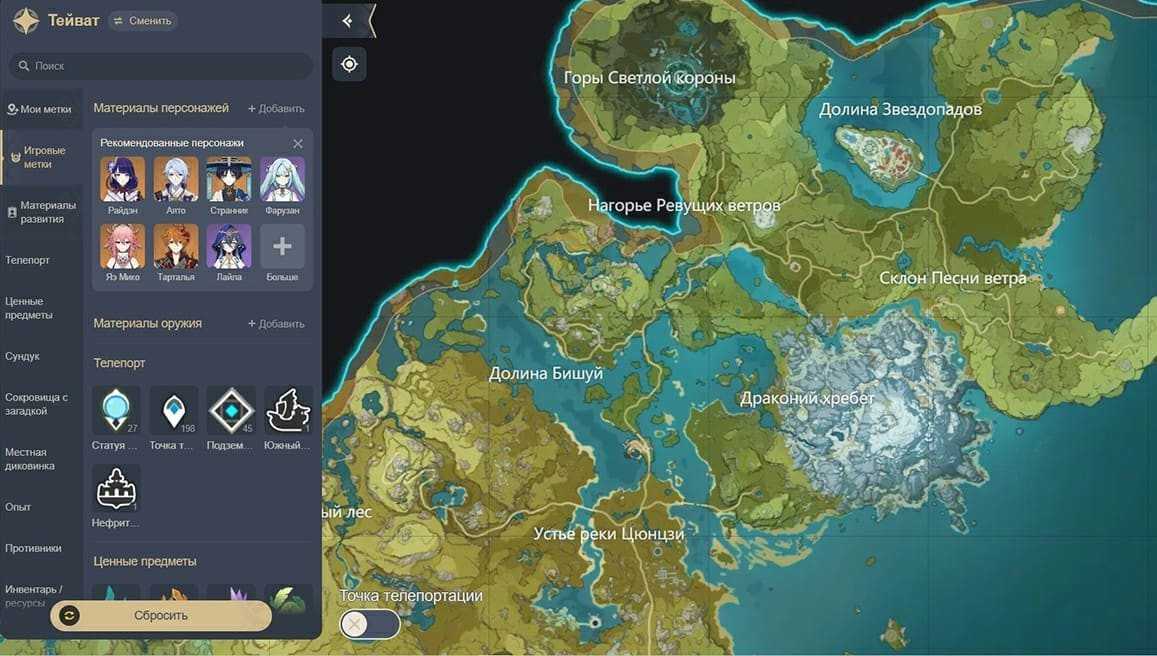This screenshot has width=1157, height=656.
Task: Add weapon materials with Добавить
Action: pos(276,324)
